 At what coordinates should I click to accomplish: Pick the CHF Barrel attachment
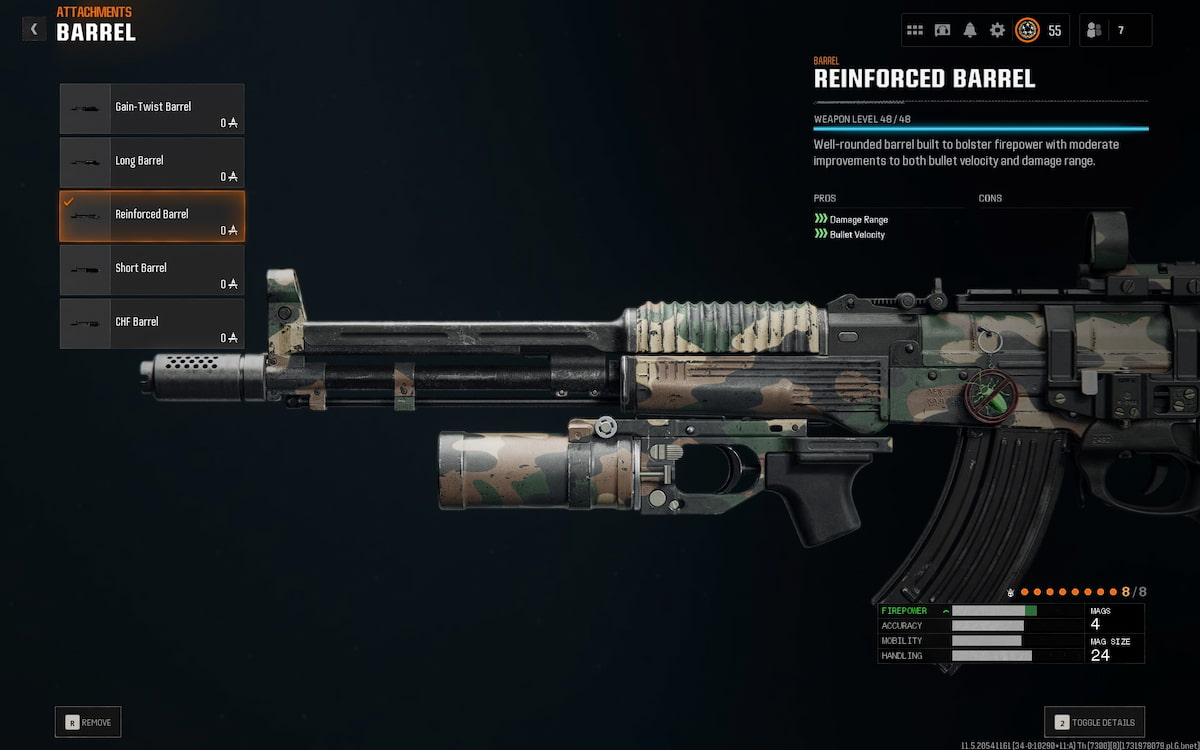click(152, 323)
